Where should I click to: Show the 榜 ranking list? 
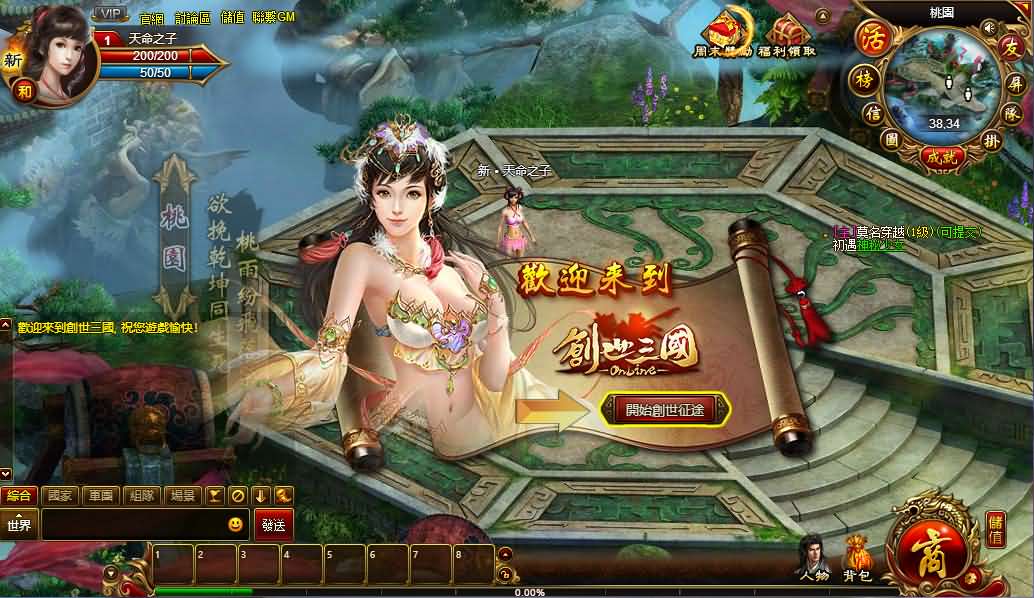tap(860, 78)
